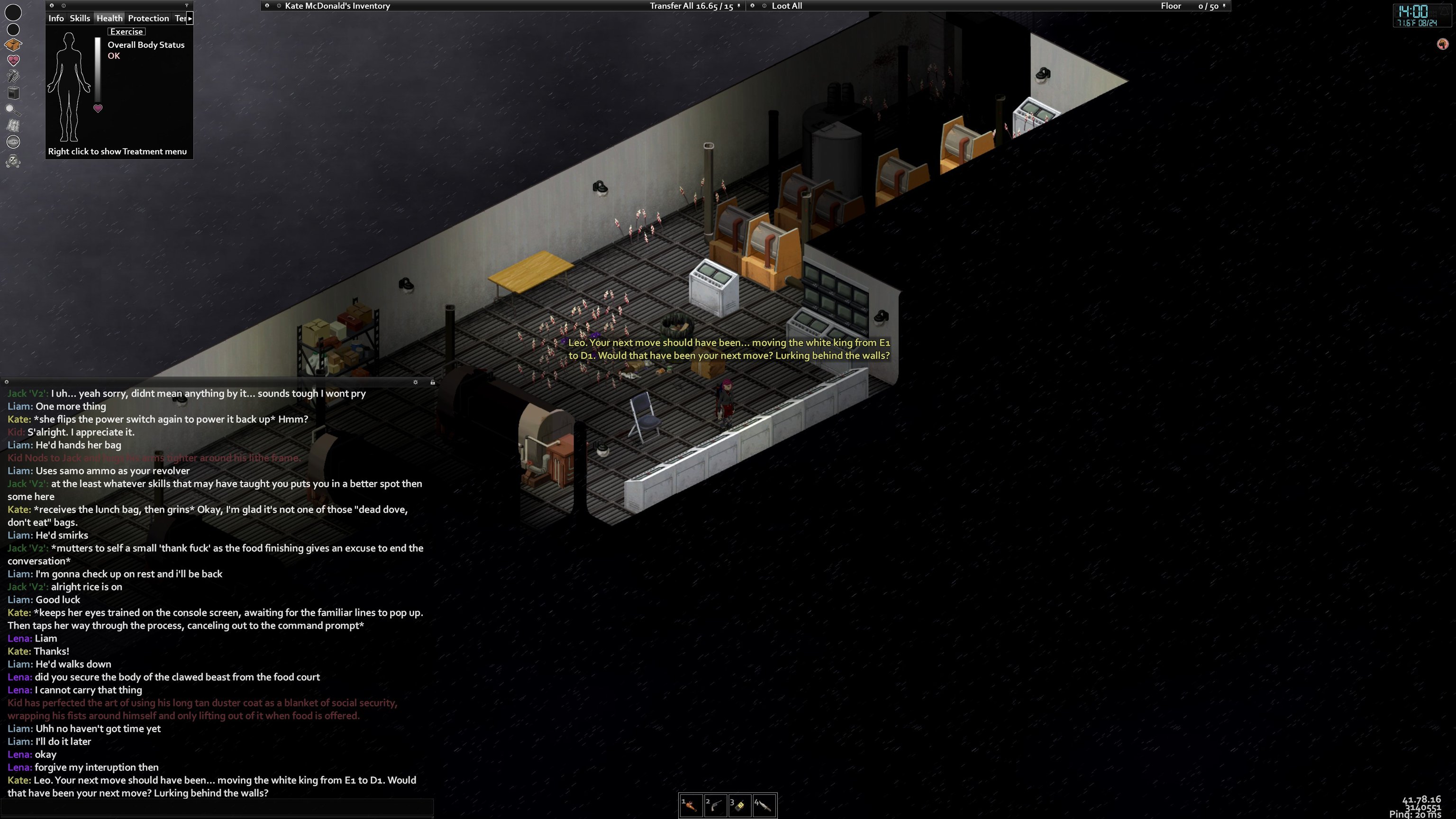Equip the revolver from hotbar slot 2
This screenshot has width=1456, height=819.
(716, 805)
